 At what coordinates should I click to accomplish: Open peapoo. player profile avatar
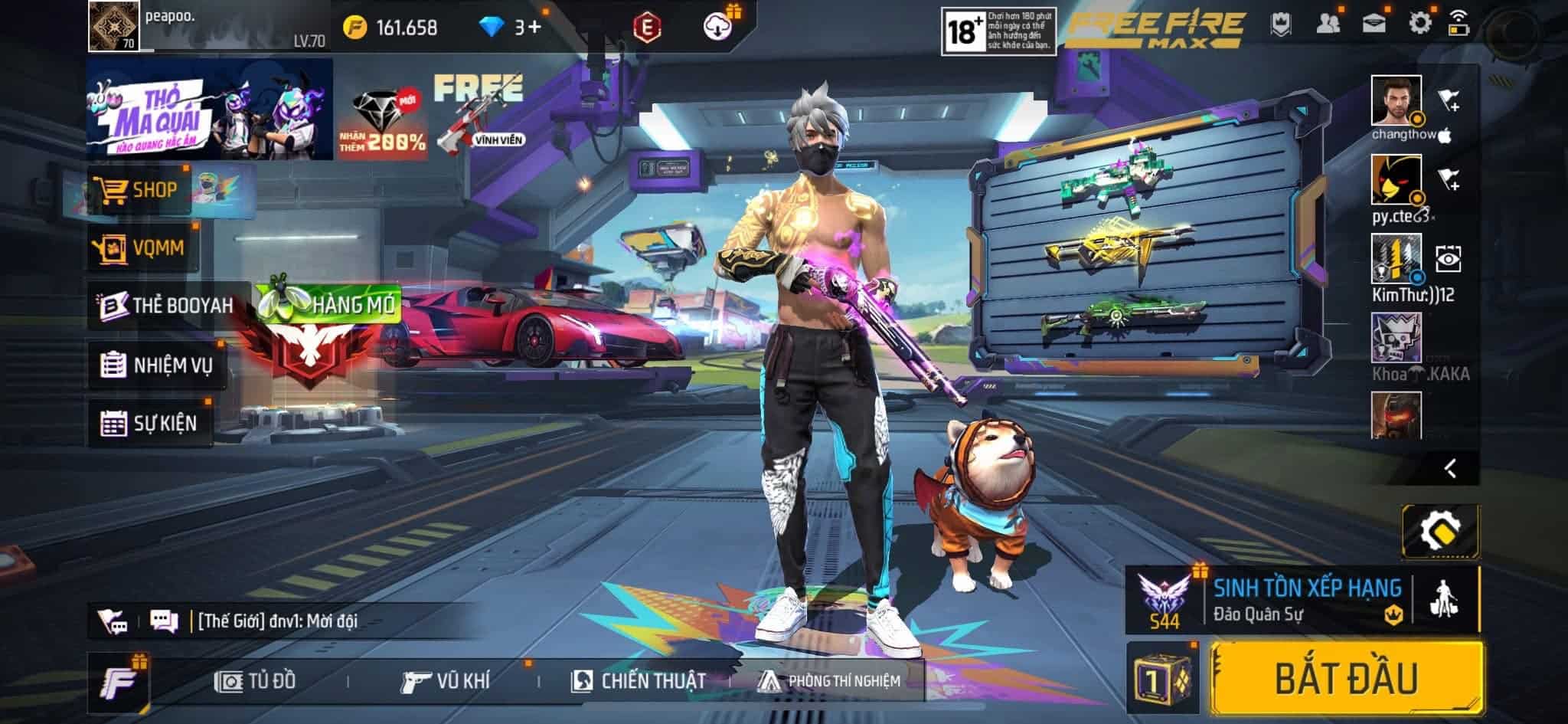point(114,26)
